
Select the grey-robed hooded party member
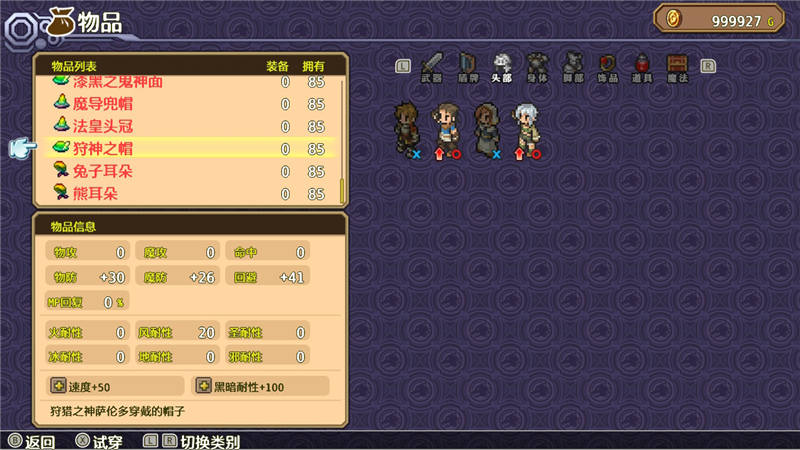(x=486, y=129)
